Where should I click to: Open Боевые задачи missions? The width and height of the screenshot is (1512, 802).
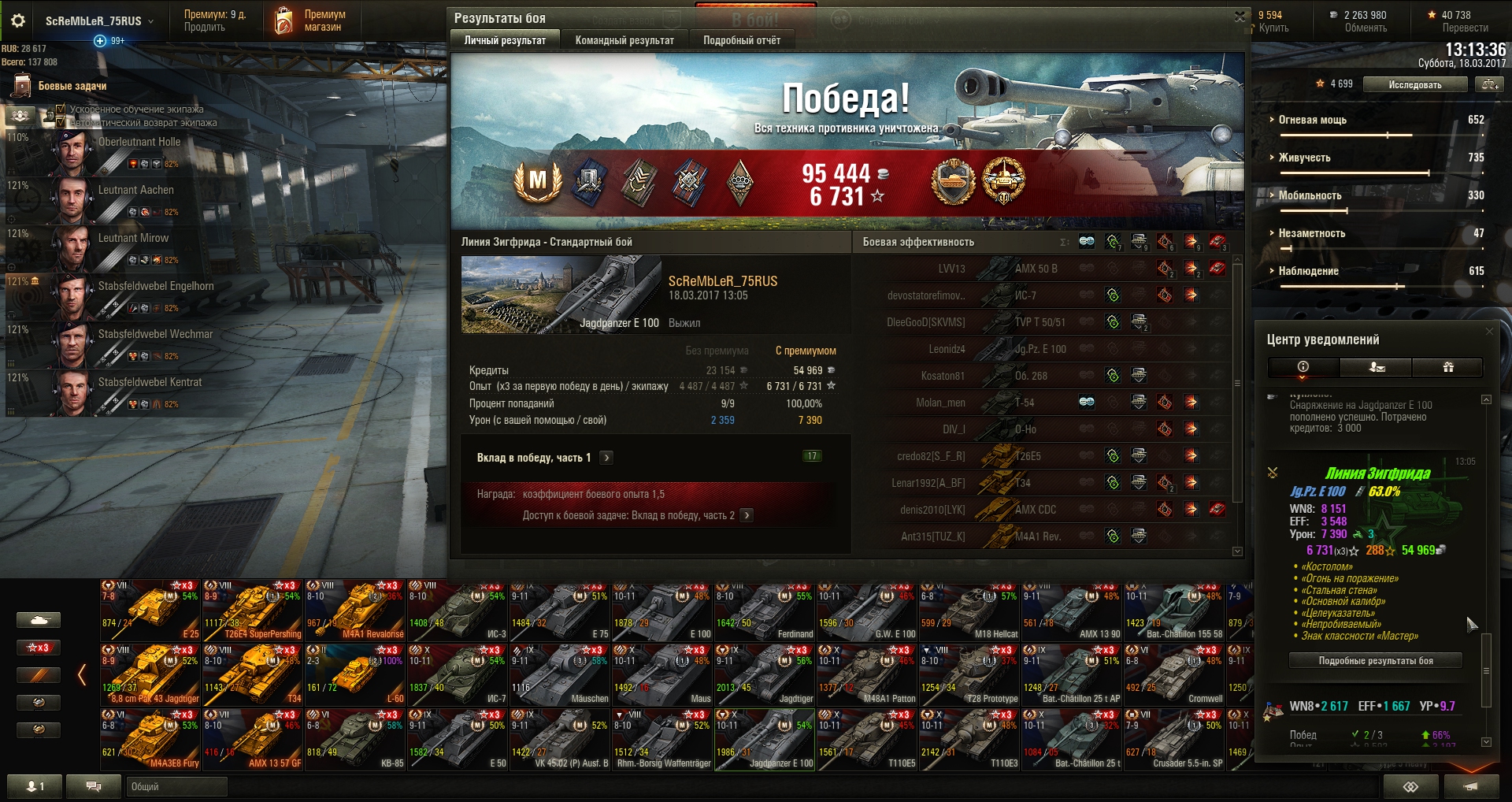click(72, 86)
